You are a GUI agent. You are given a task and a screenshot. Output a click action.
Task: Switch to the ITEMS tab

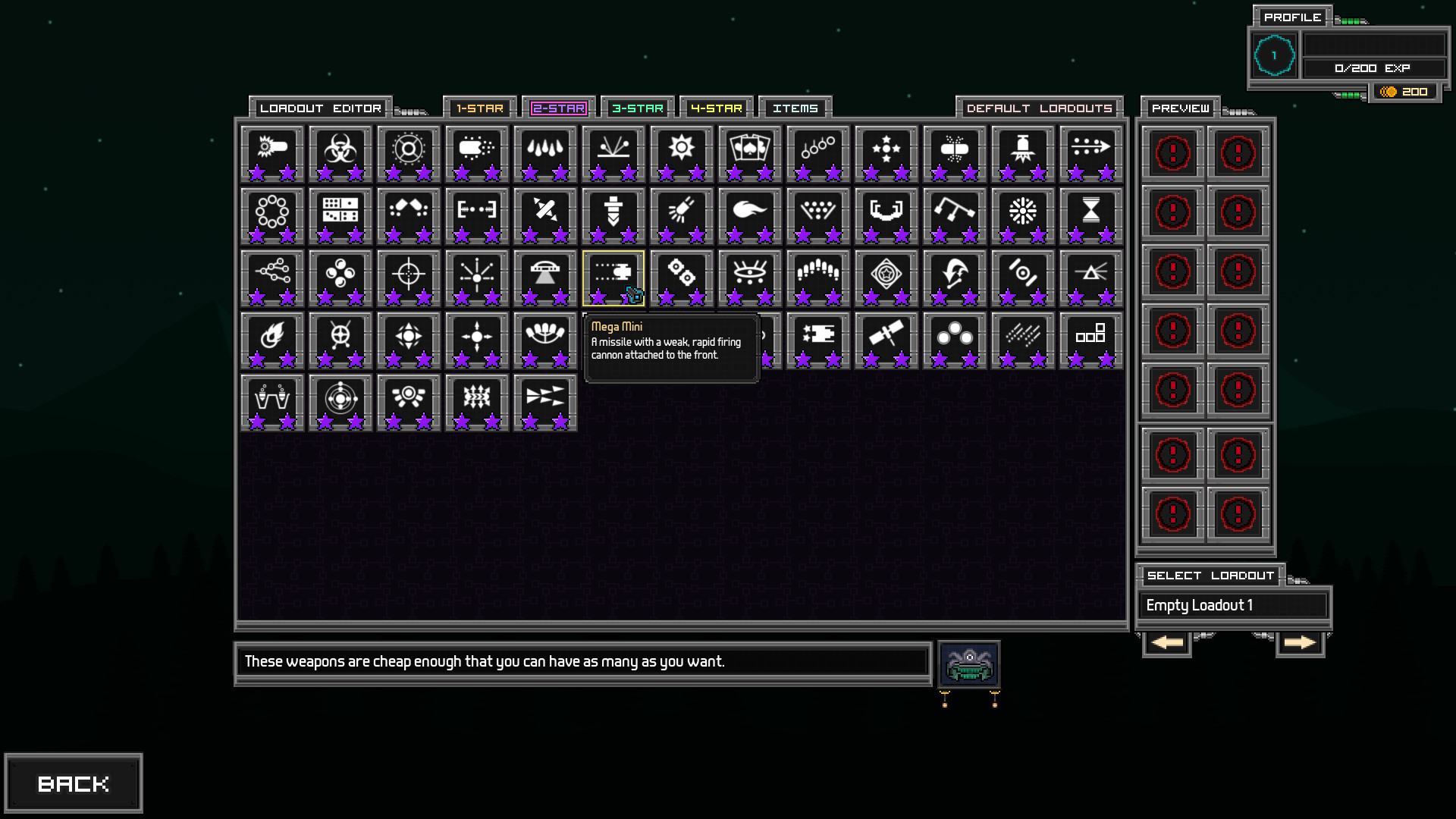795,108
